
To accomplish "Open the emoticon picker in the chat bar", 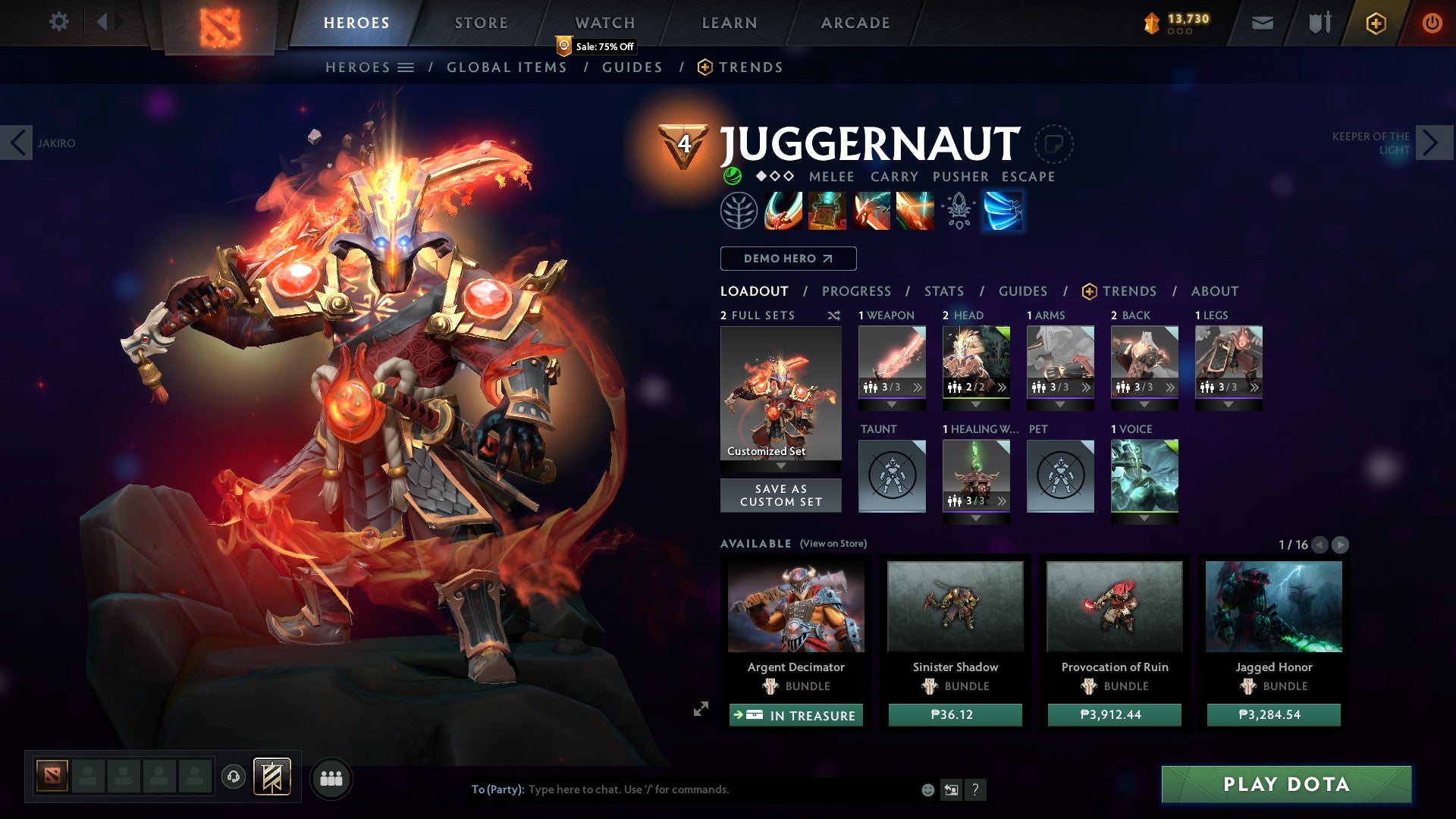I will (x=927, y=789).
